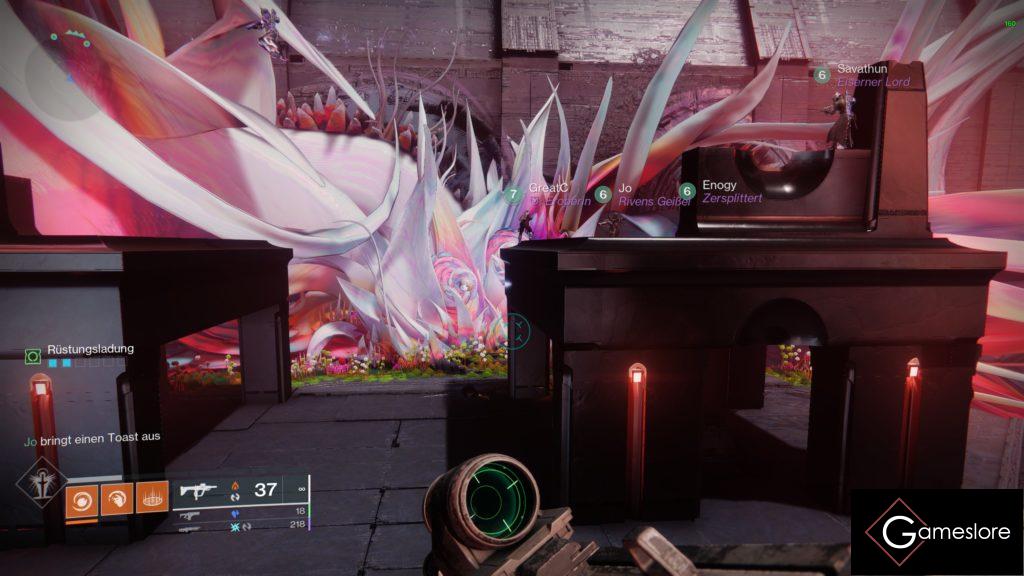Activate the diamond-shaped Super ability icon
This screenshot has height=576, width=1024.
coord(41,481)
